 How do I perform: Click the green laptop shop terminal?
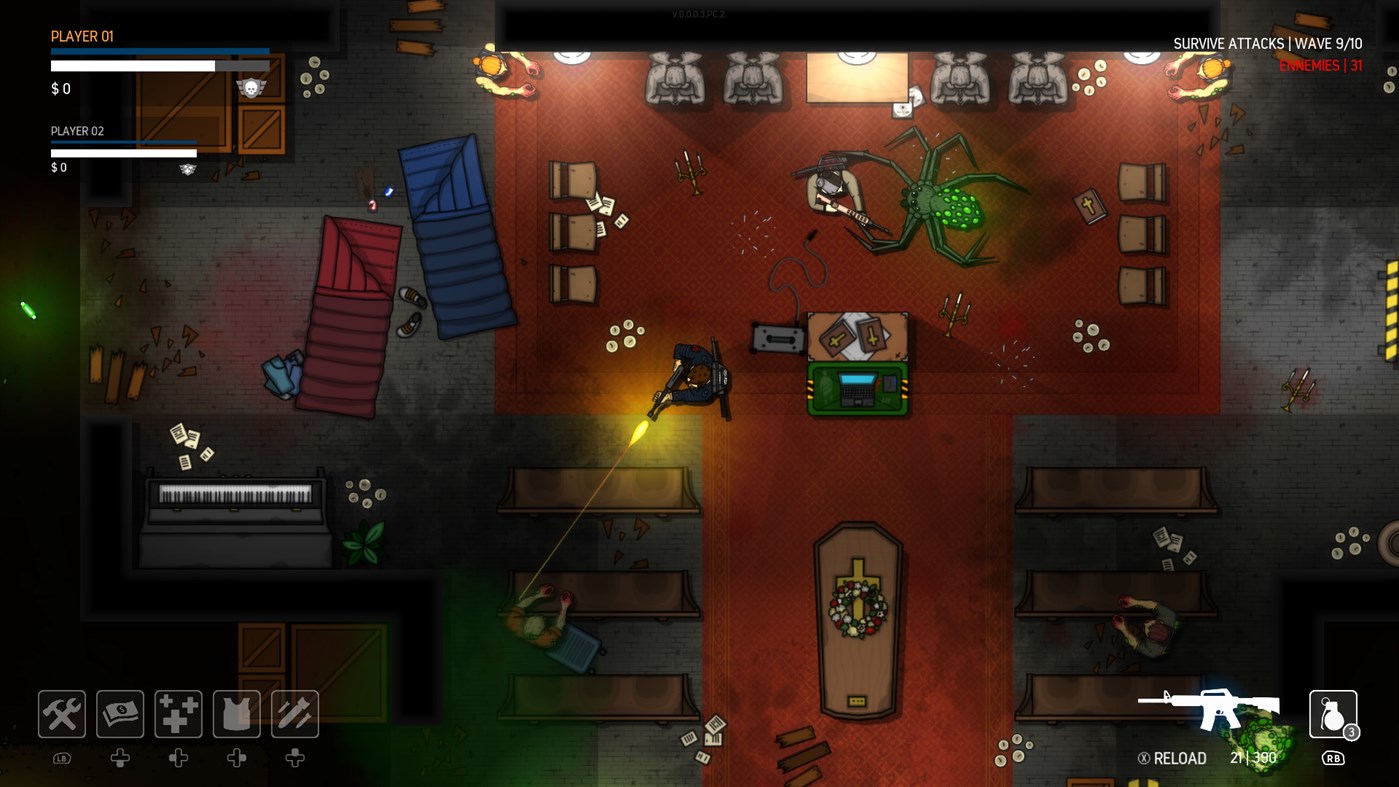click(x=857, y=388)
